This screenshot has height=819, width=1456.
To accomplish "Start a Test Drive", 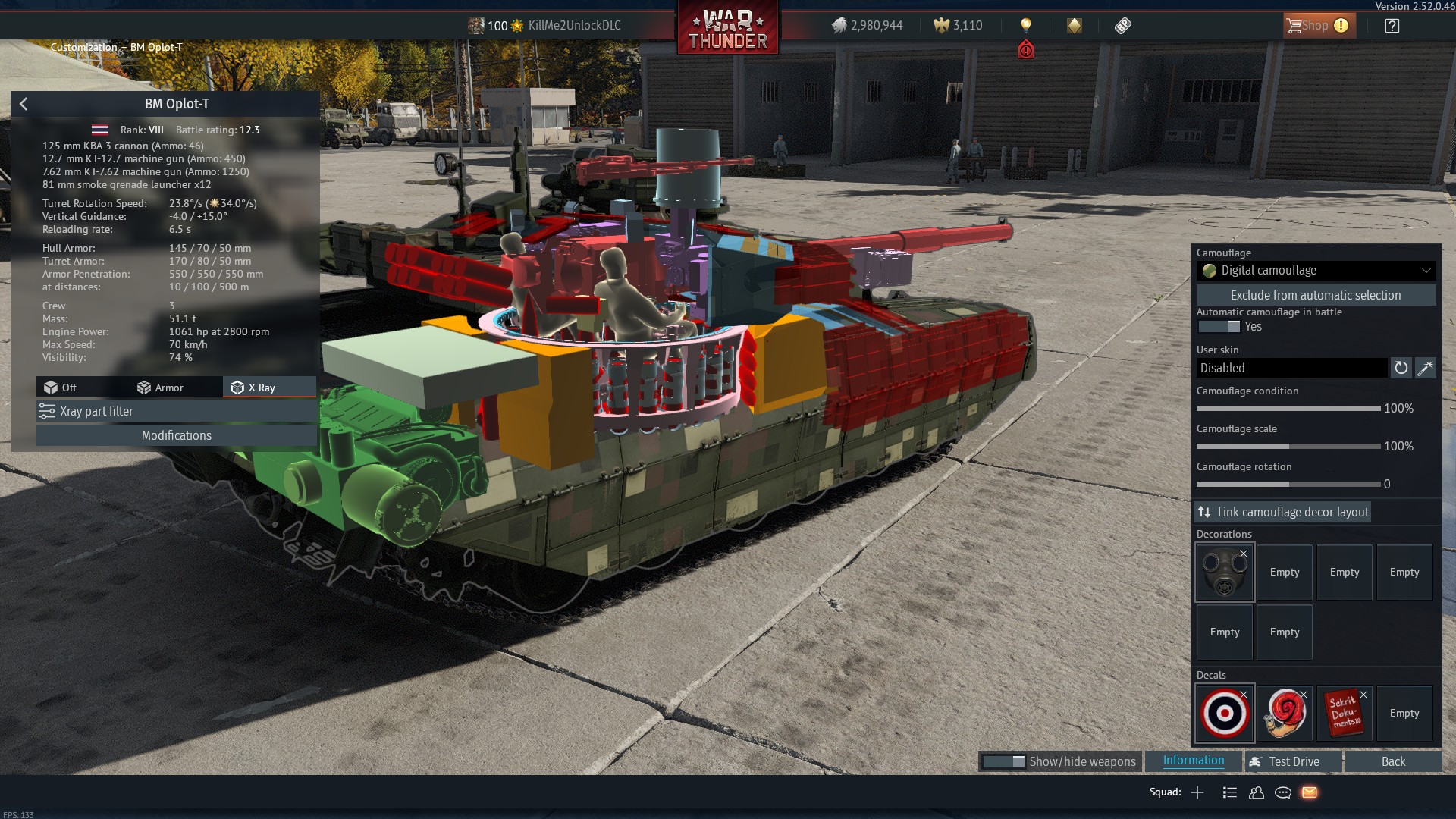I will 1293,761.
